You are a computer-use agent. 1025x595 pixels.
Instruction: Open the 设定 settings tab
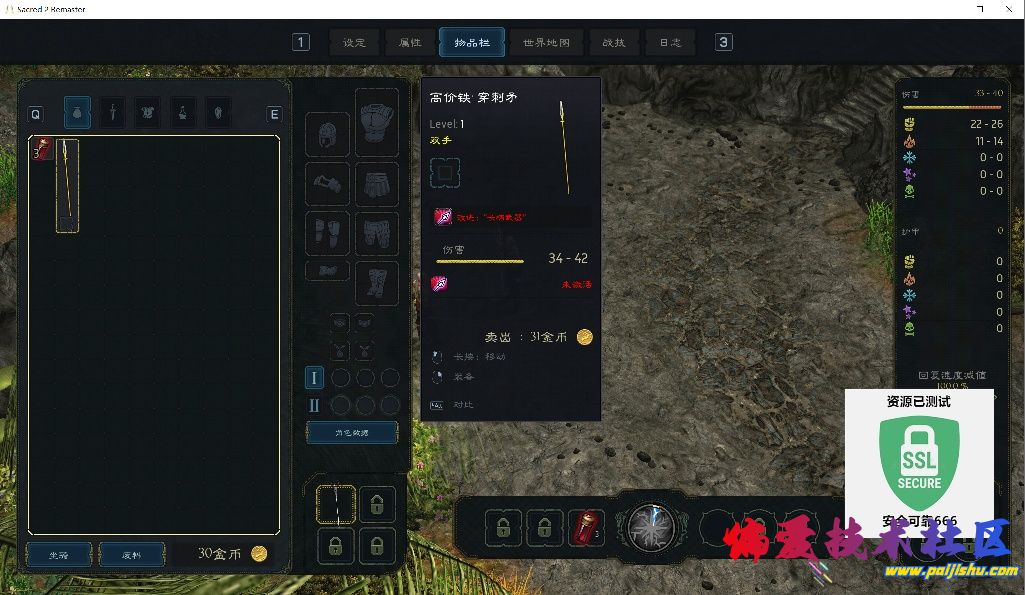(355, 43)
